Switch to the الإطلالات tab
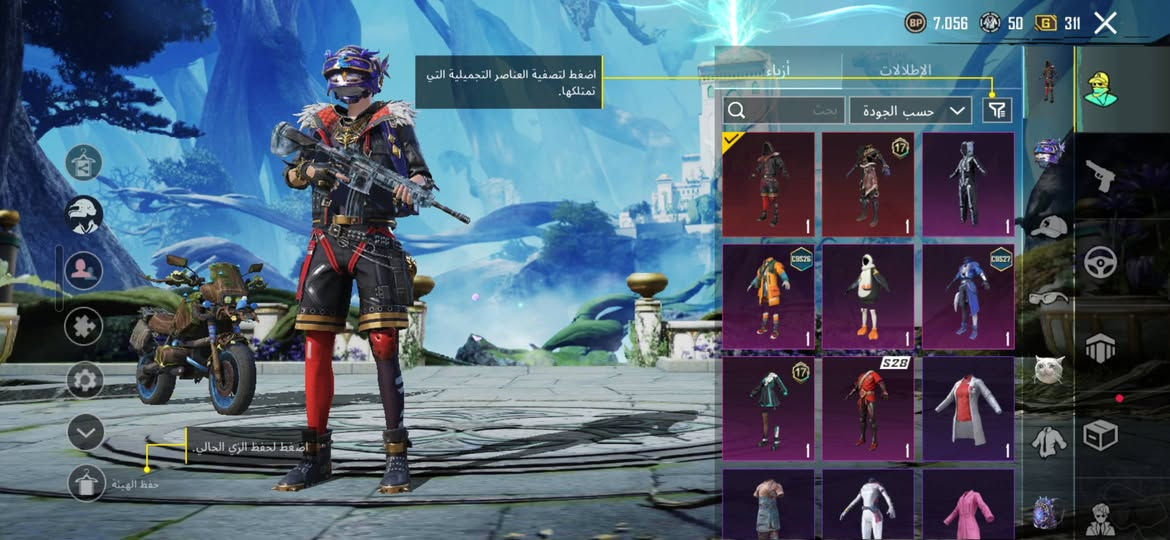Screen dimensions: 1170x540 coord(905,71)
